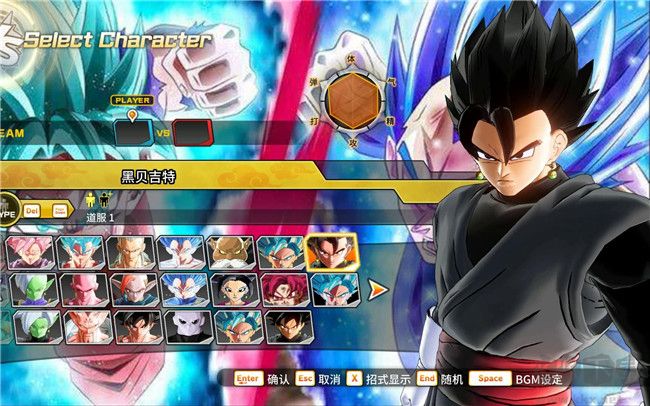This screenshot has height=406, width=650.
Task: Show the next page with the orange arrow
Action: click(378, 290)
